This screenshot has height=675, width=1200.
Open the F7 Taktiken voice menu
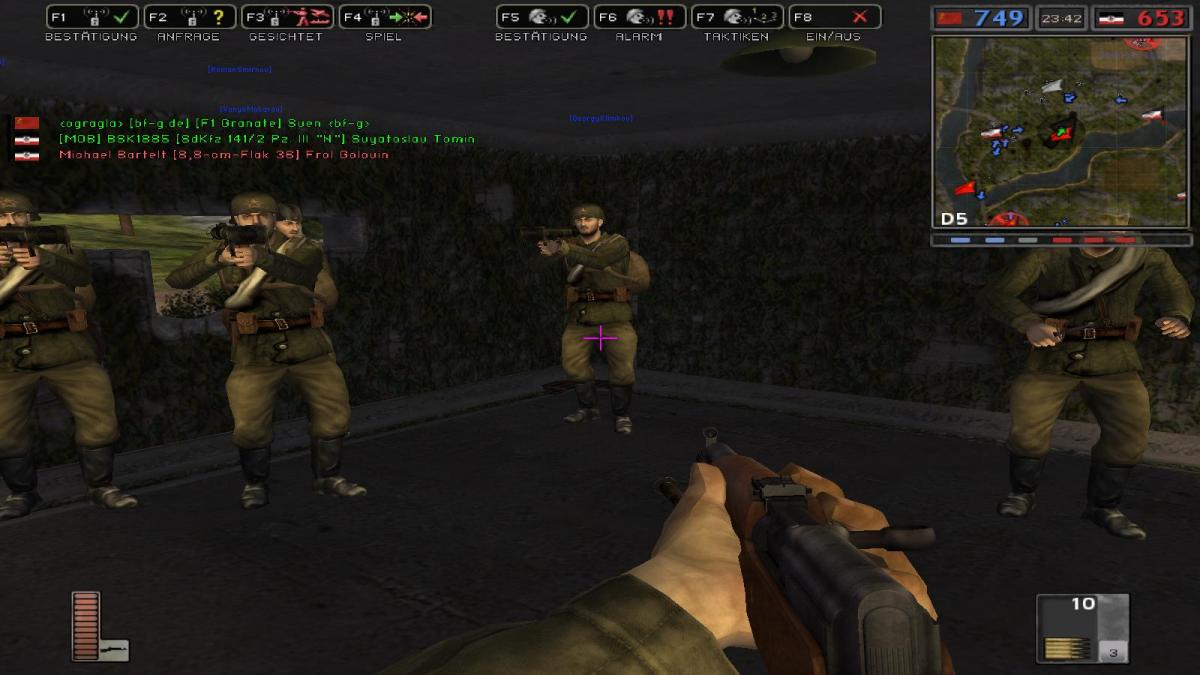click(736, 17)
